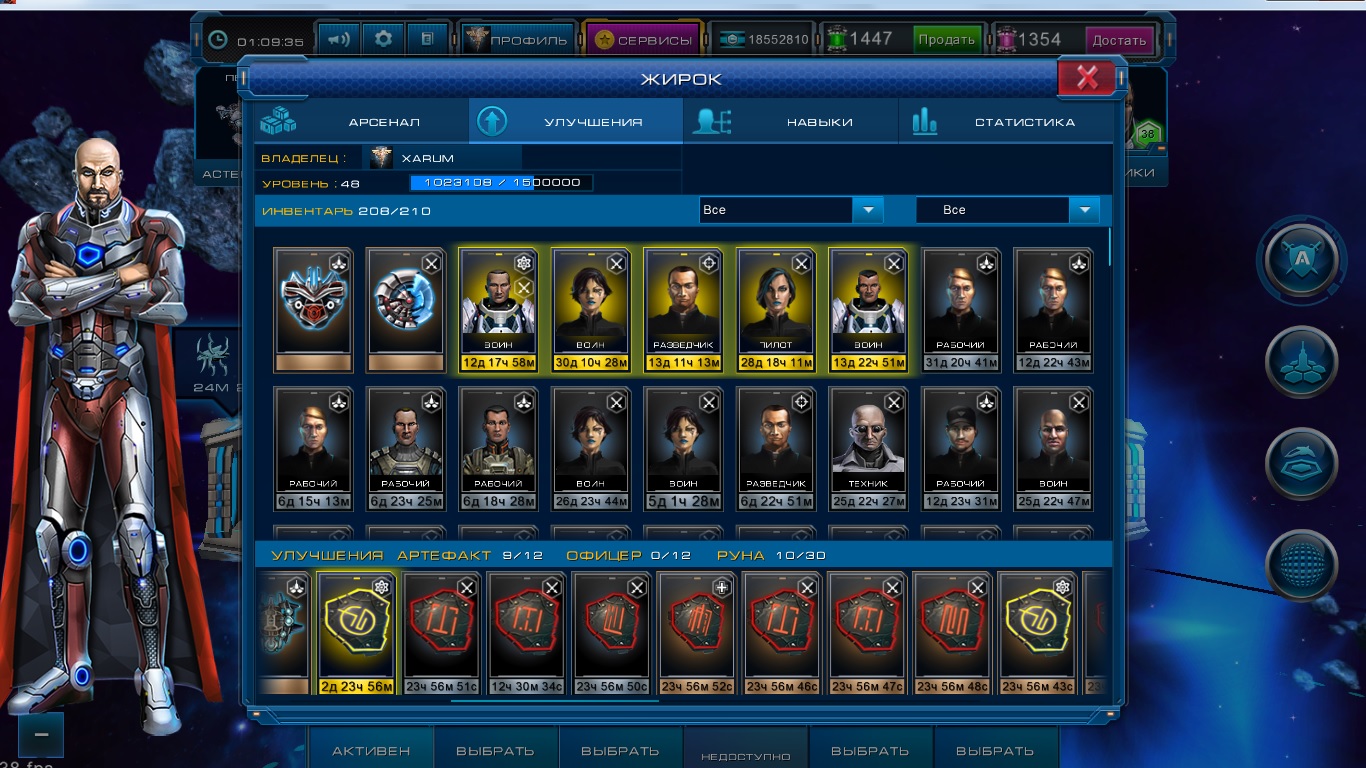This screenshot has width=1366, height=768.
Task: Choose the Техник officer card
Action: [x=868, y=448]
